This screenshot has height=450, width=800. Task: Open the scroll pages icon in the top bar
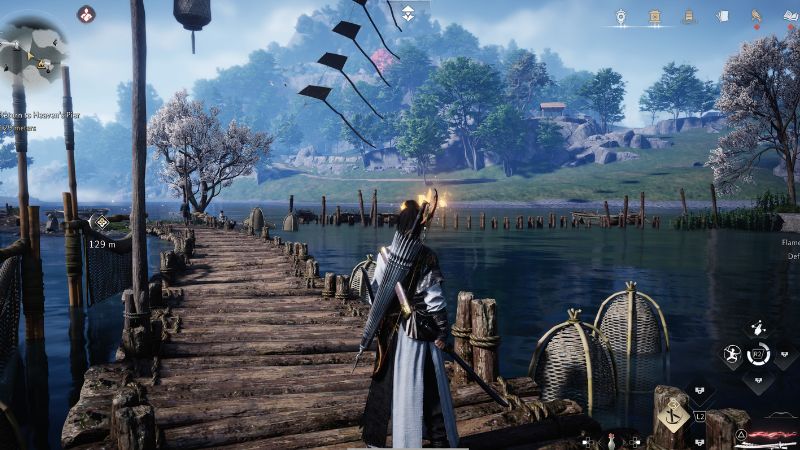[x=721, y=16]
